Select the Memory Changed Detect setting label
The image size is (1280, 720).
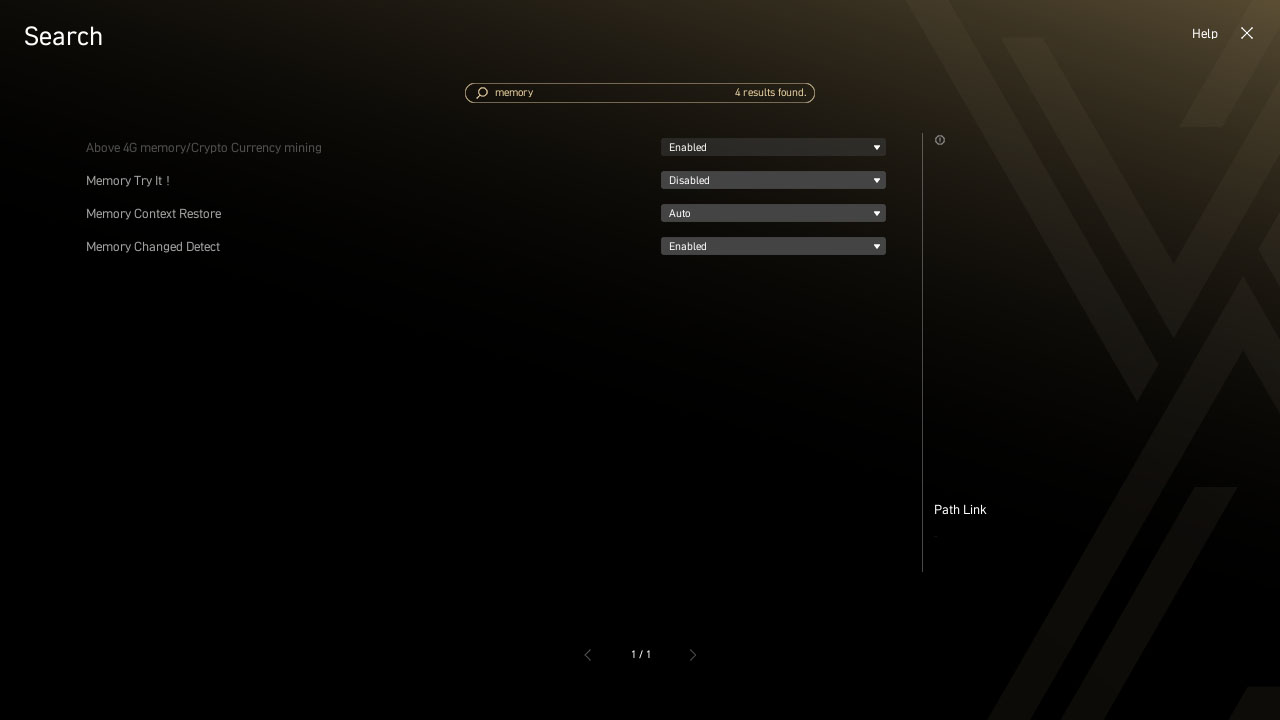point(152,247)
